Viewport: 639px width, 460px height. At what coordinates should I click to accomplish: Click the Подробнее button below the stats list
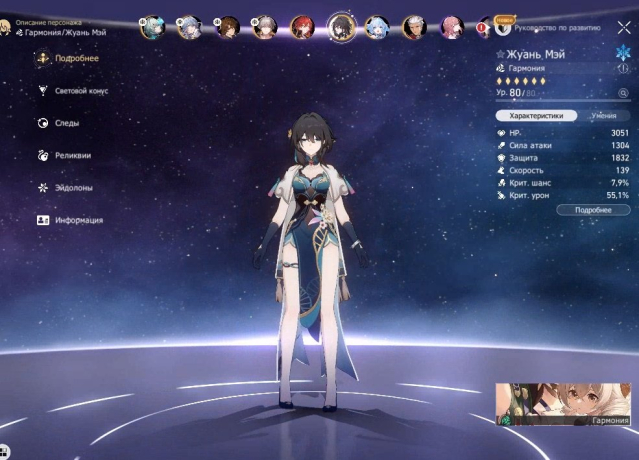click(593, 210)
